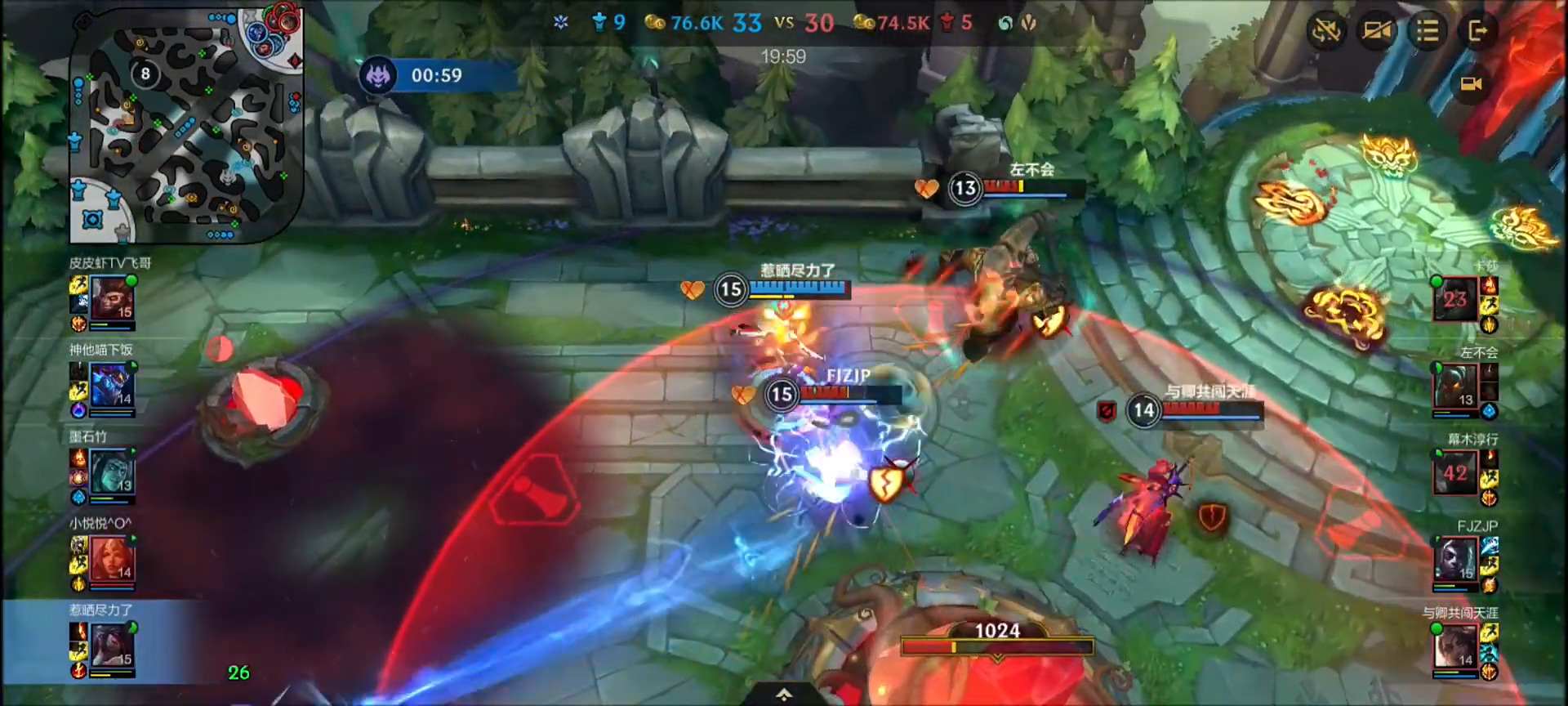Select player 惹晒尽力了's portrait
Viewport: 1568px width, 706px height.
point(112,646)
